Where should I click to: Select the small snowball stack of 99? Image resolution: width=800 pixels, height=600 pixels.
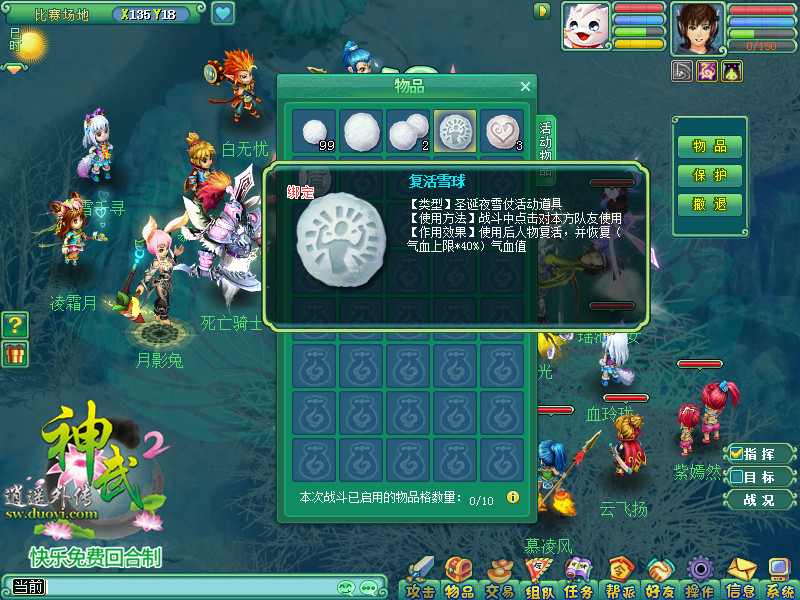pos(314,131)
